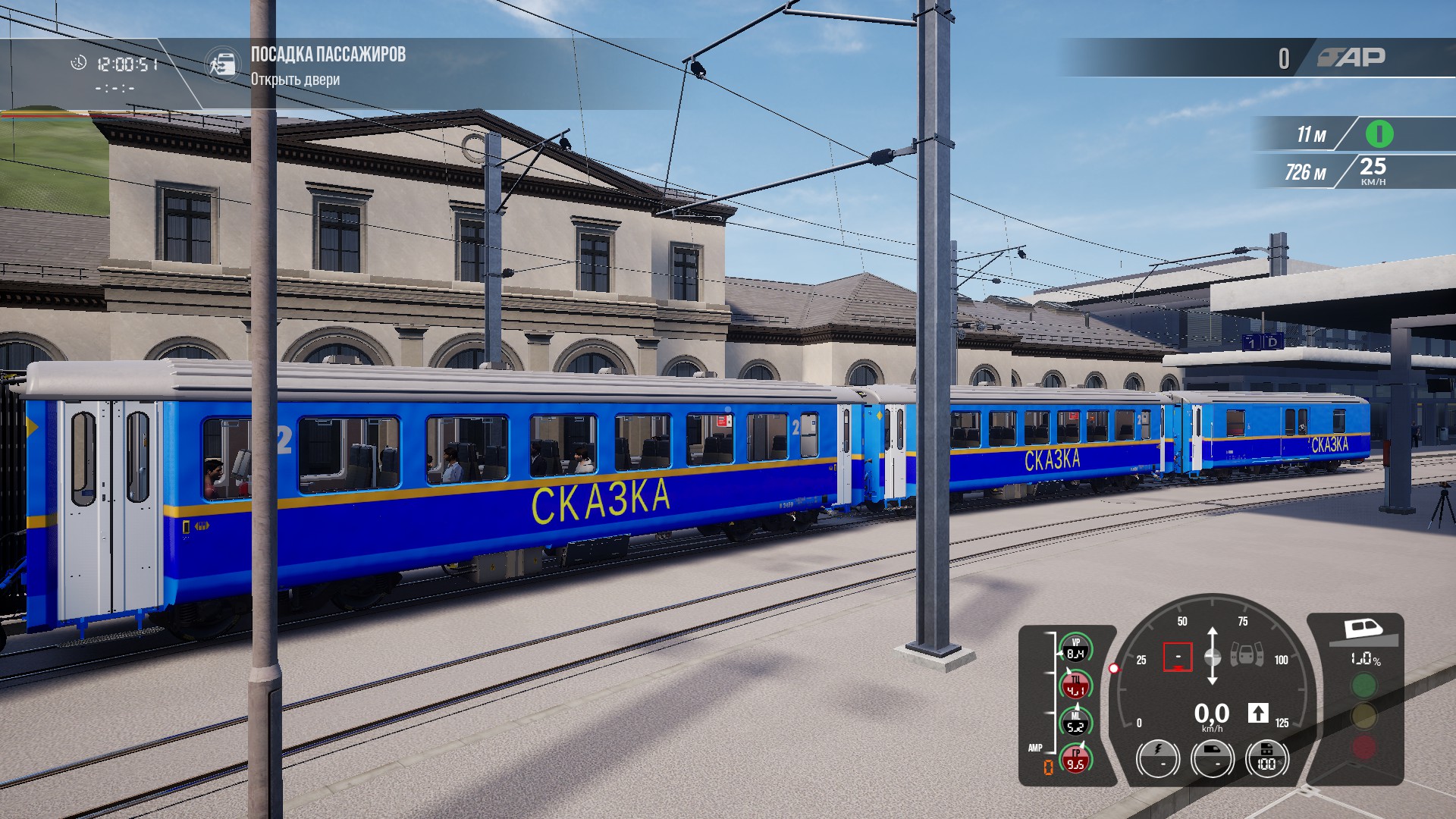Select the reverser direction arrow indicator
This screenshot has width=1456, height=819.
(1258, 713)
